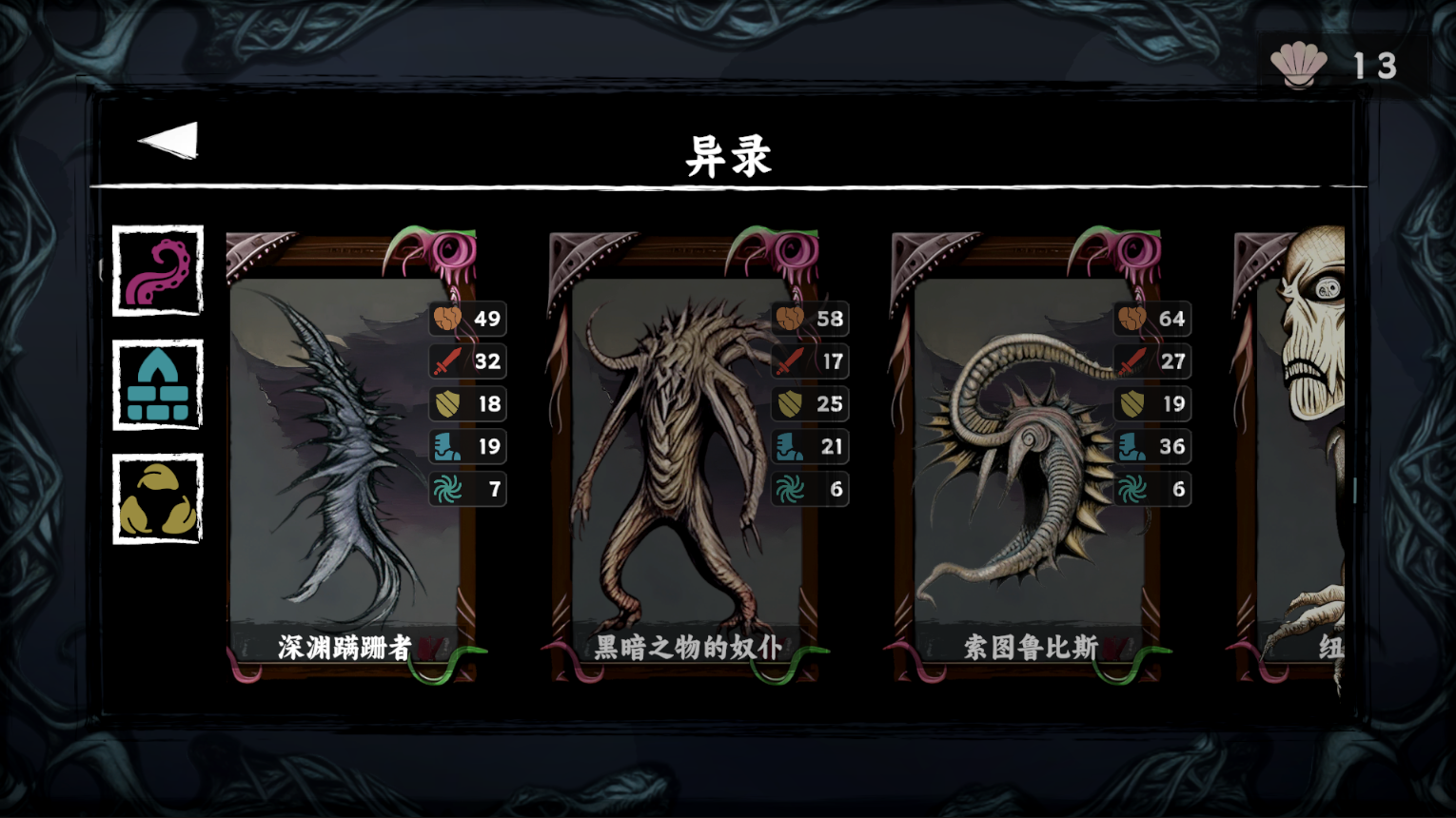The height and width of the screenshot is (818, 1456).
Task: Click the fist health icon on 深渊蹒跚者 card
Action: [447, 320]
